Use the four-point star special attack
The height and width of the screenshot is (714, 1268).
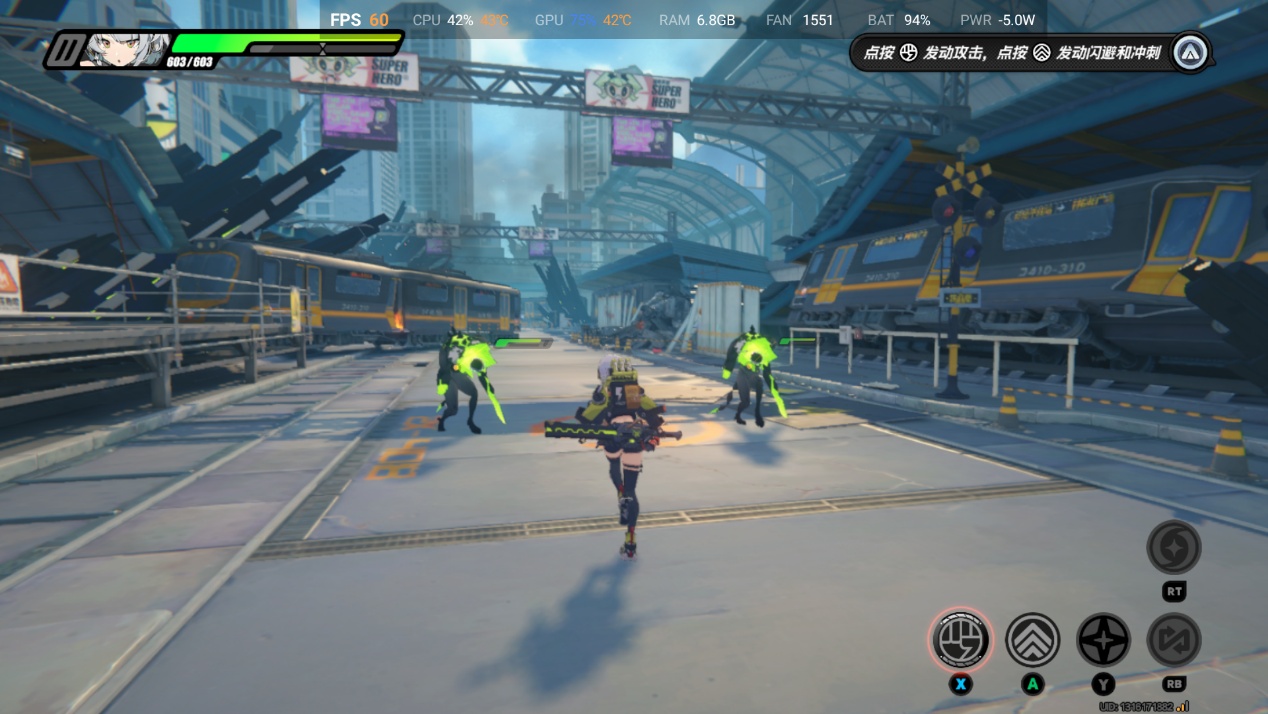(x=1103, y=640)
